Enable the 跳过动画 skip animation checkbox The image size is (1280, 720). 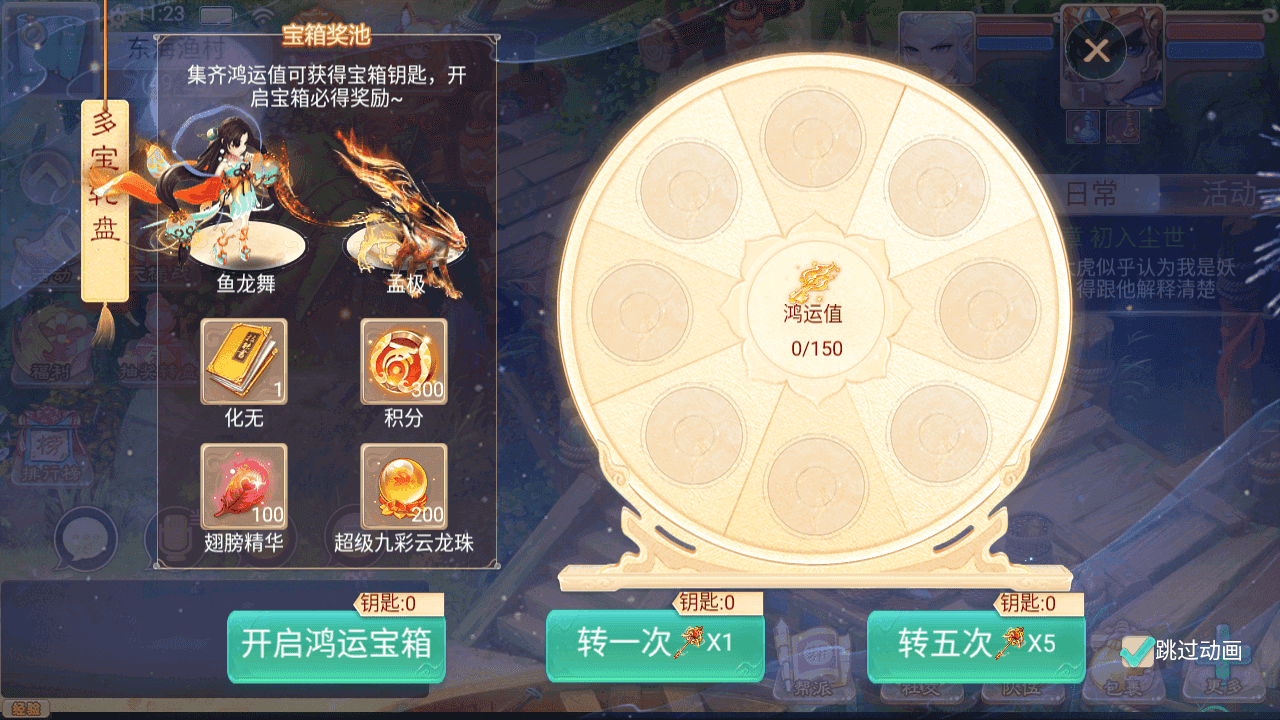point(1137,651)
